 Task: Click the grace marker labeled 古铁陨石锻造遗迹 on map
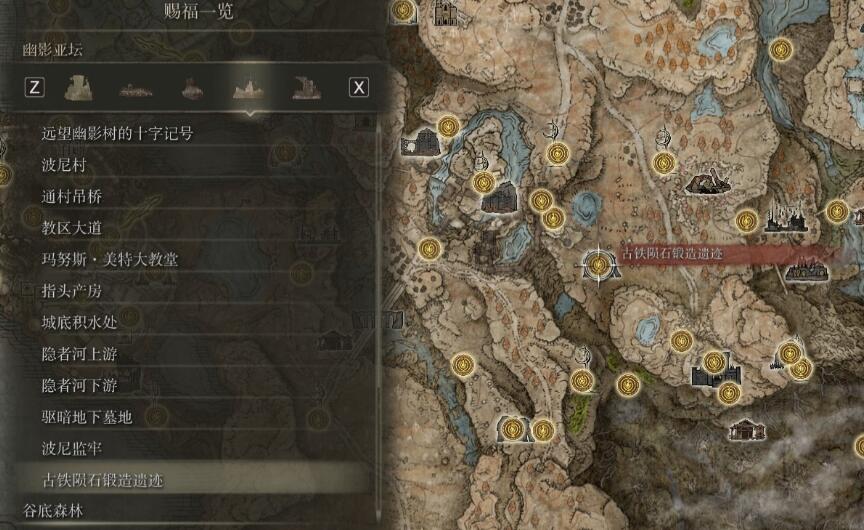click(598, 264)
